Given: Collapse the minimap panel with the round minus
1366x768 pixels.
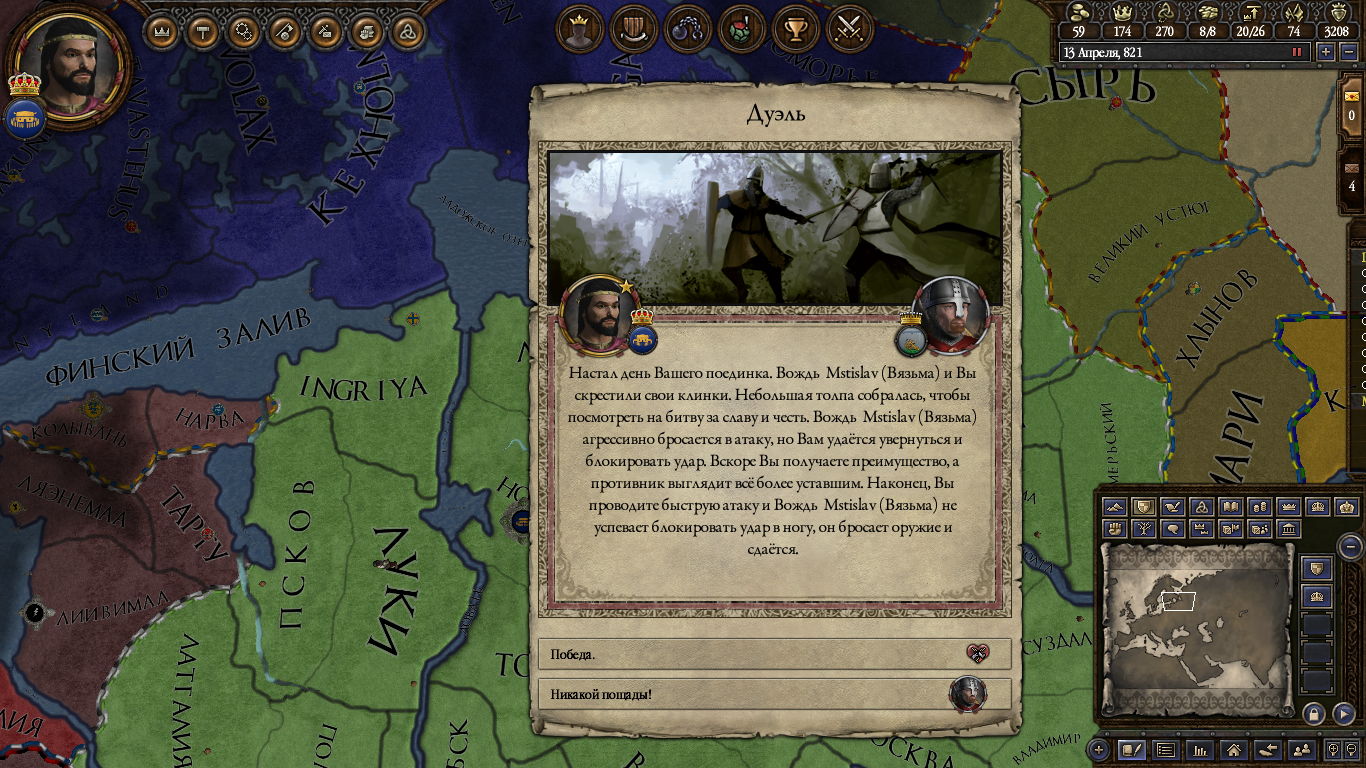Looking at the screenshot, I should pyautogui.click(x=1350, y=546).
